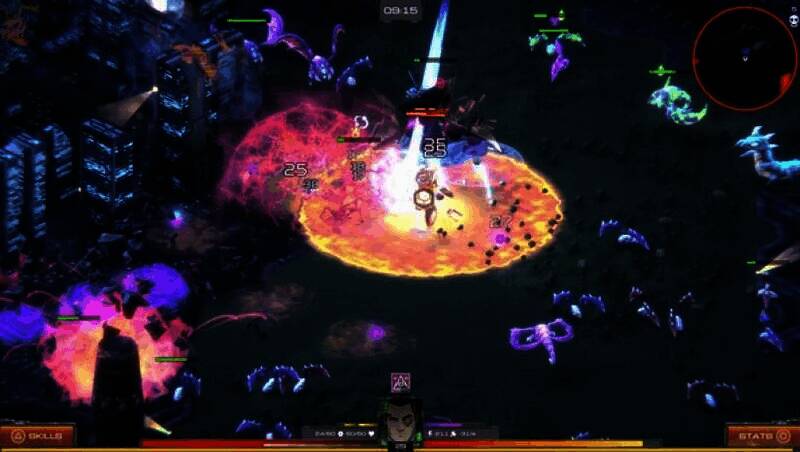Click the pink ability icon above the portrait
This screenshot has width=800, height=452.
click(x=399, y=383)
